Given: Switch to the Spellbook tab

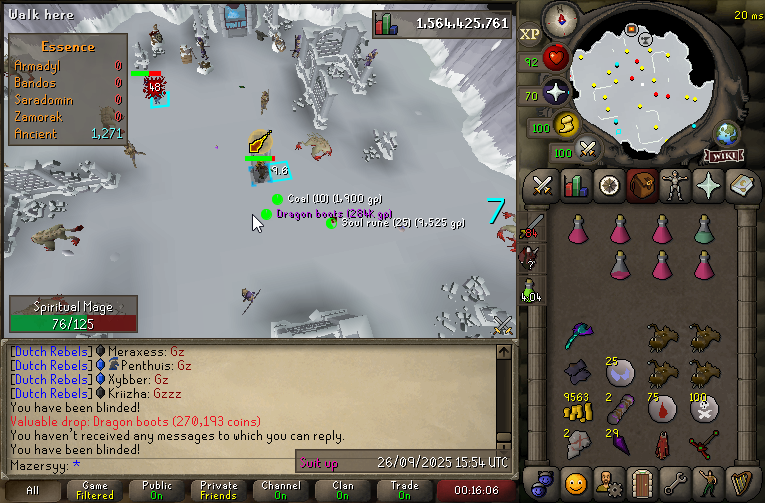Looking at the screenshot, I should 741,186.
